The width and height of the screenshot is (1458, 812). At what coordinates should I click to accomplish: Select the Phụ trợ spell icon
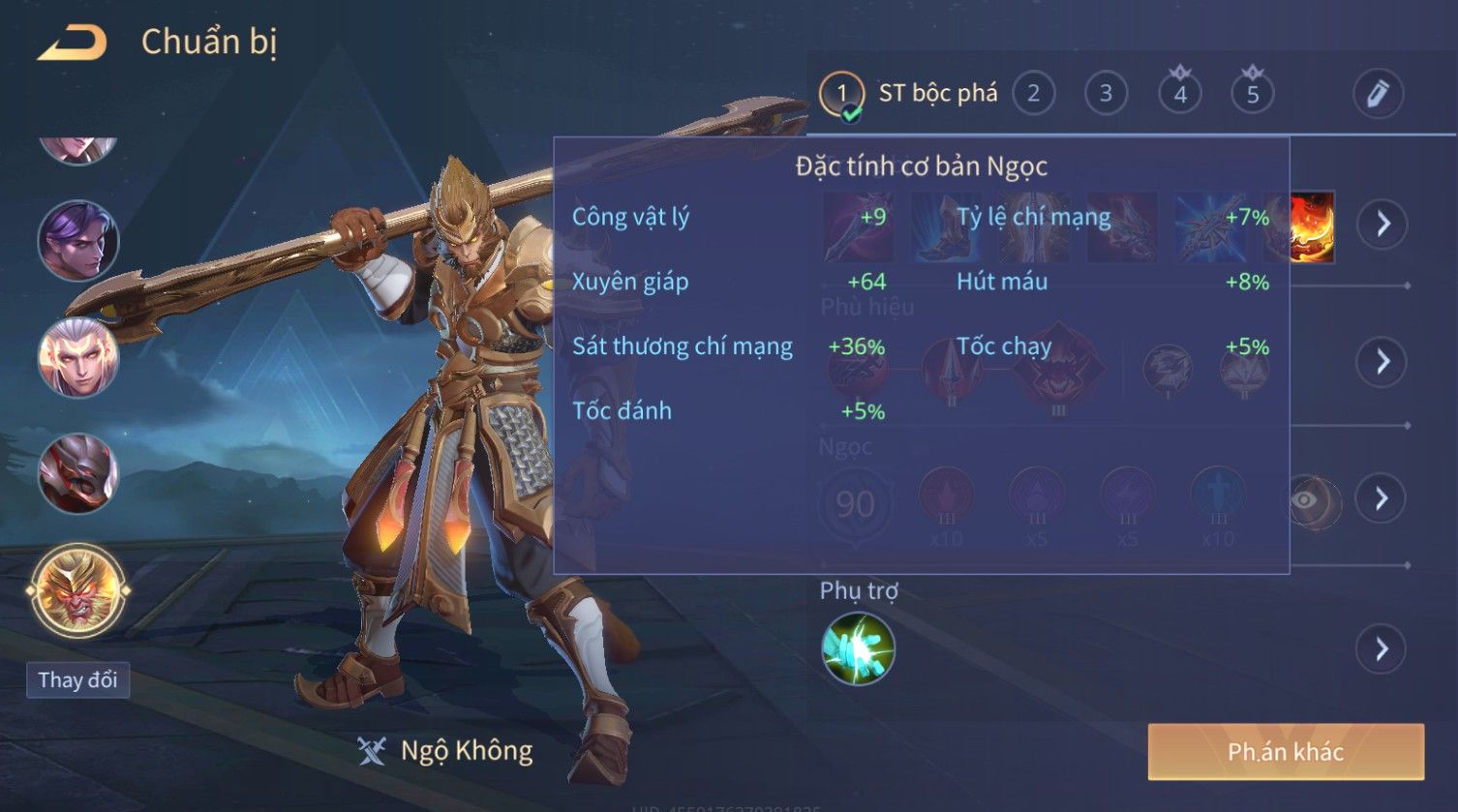point(858,648)
